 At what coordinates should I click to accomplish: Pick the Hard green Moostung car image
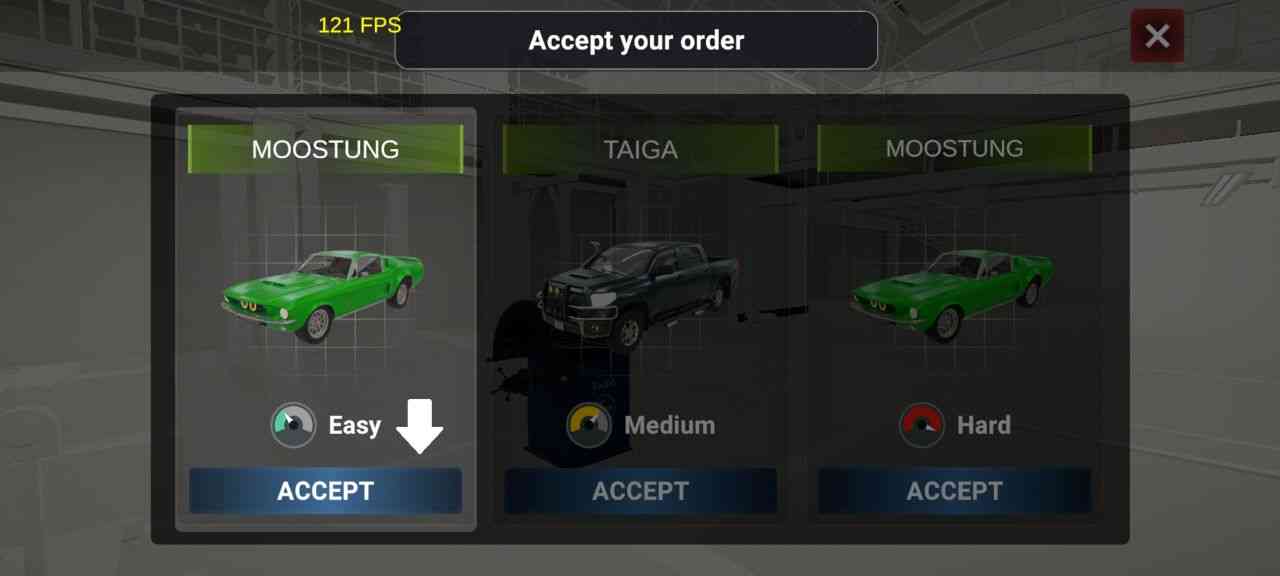tap(952, 292)
